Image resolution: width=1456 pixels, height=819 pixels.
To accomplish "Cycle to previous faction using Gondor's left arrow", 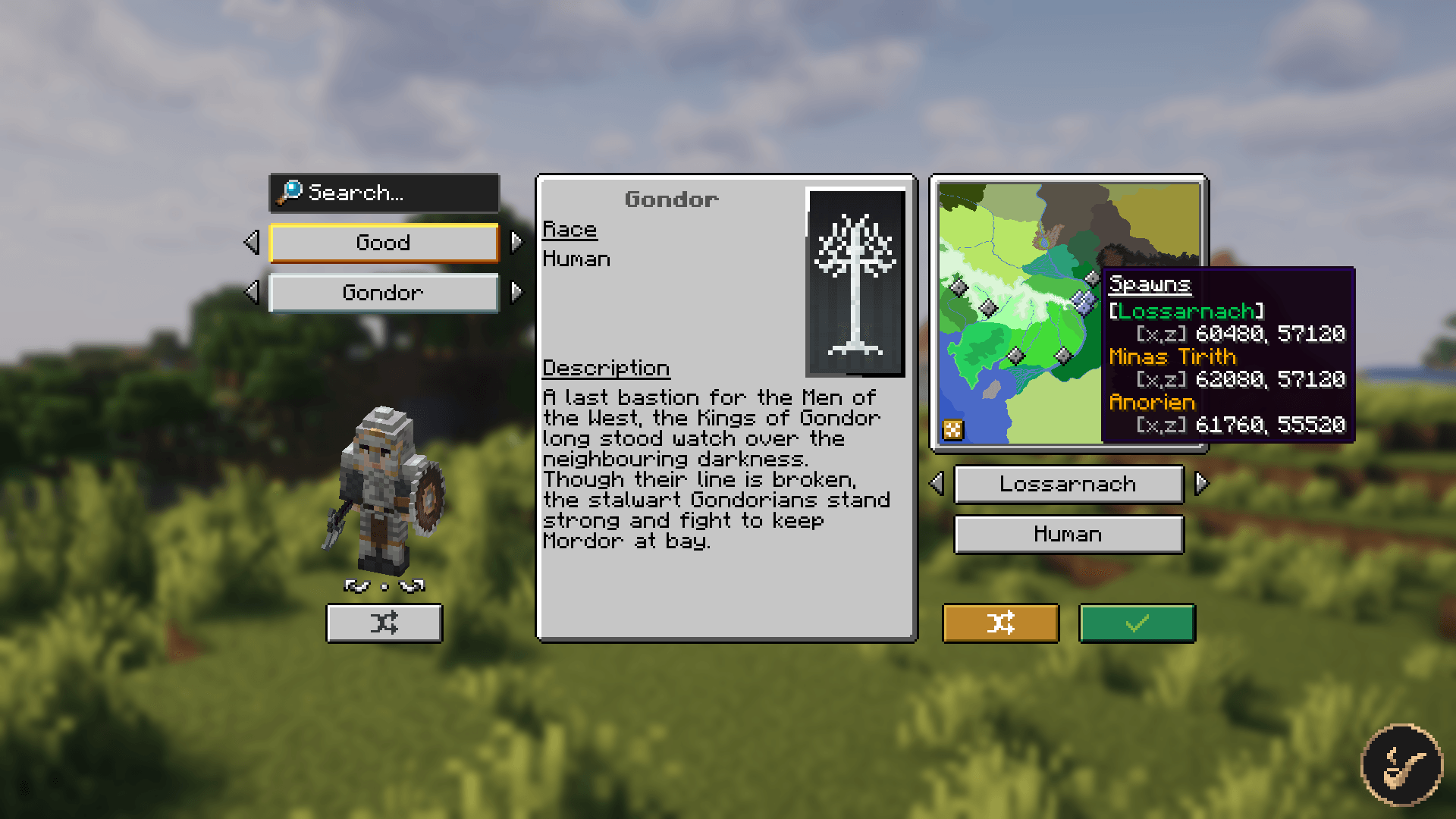I will 253,293.
